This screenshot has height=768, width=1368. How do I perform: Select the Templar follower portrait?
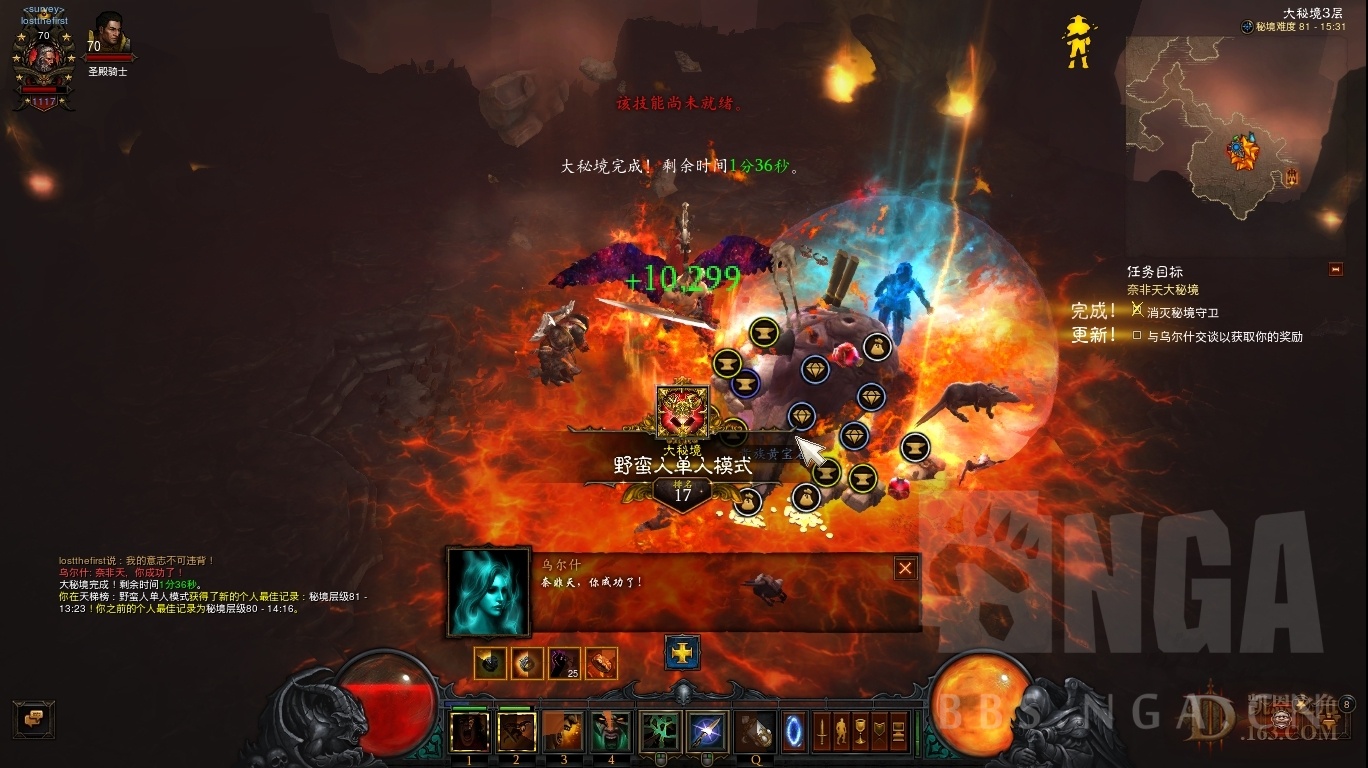[x=107, y=35]
